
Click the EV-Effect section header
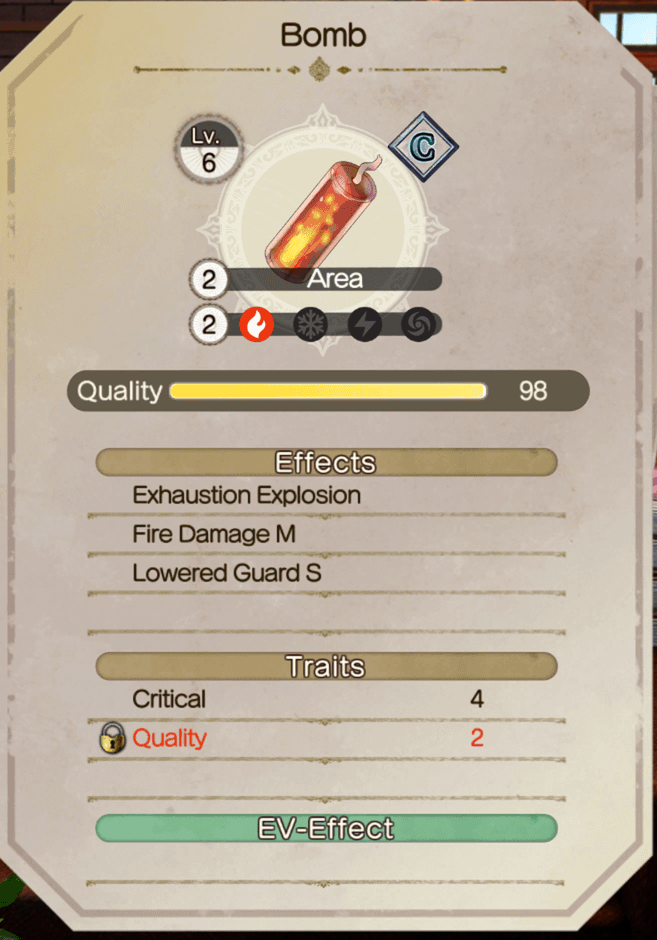click(x=326, y=828)
